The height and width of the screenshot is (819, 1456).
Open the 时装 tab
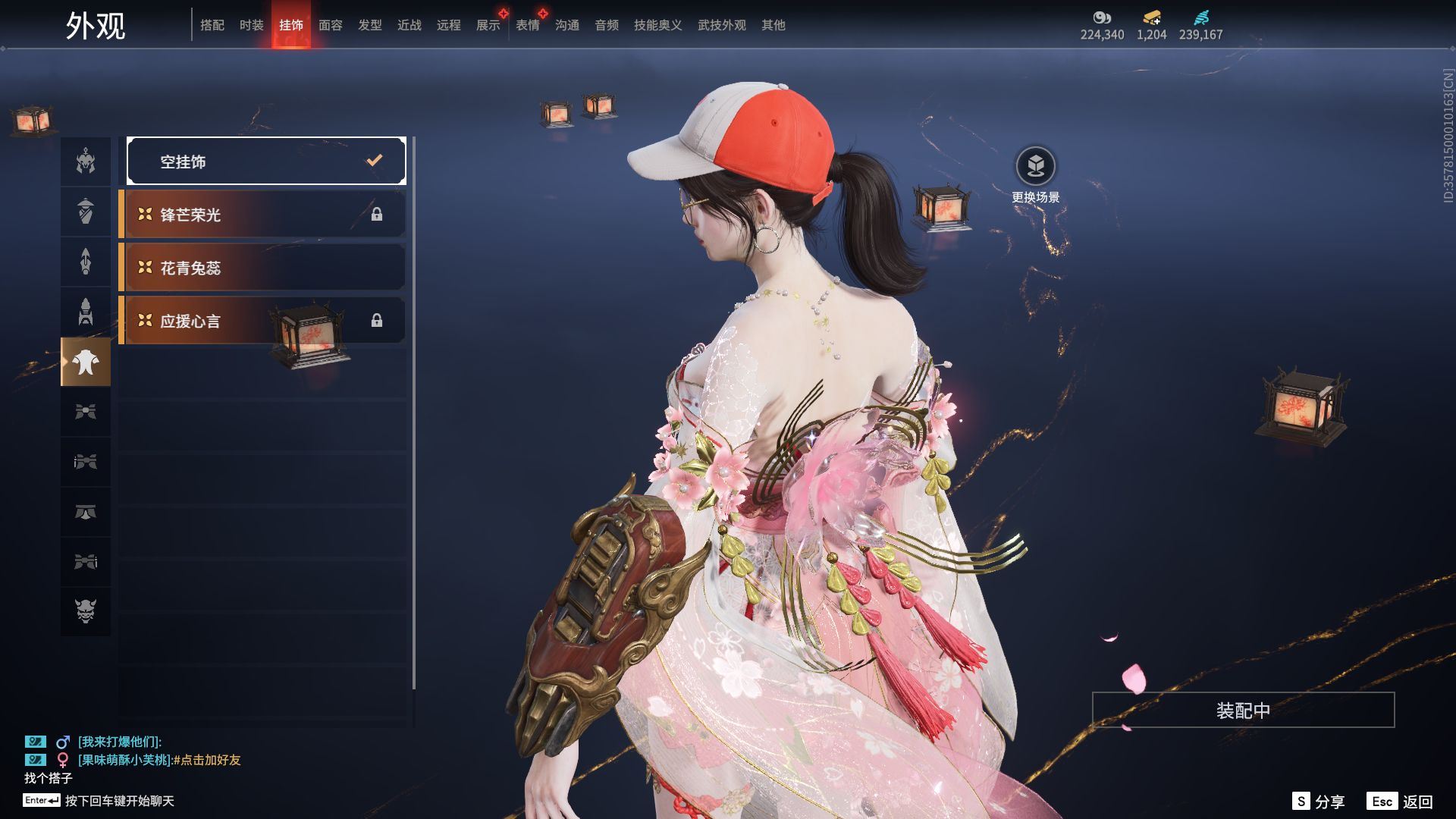[x=252, y=25]
